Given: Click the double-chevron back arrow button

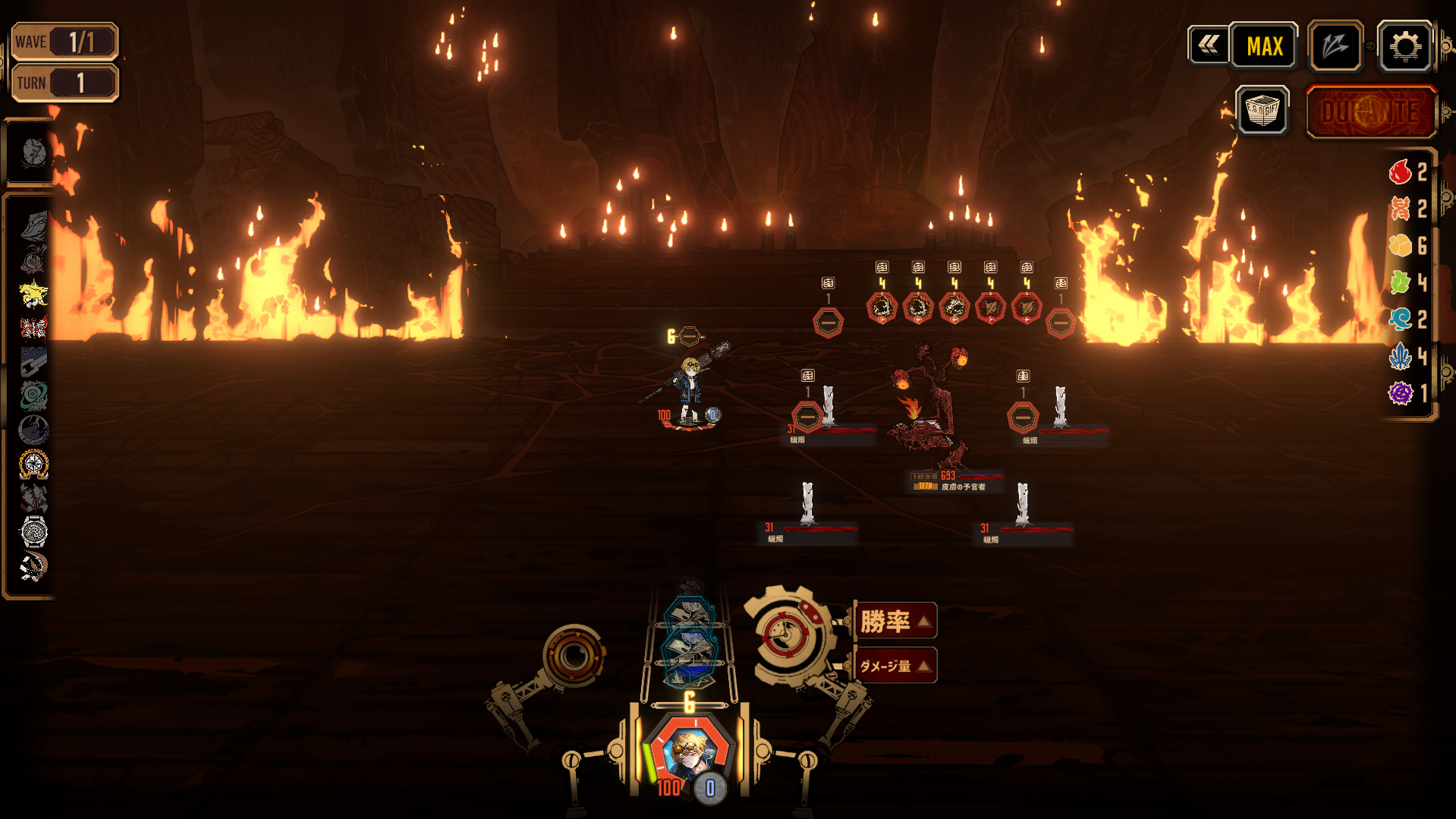Looking at the screenshot, I should click(x=1208, y=46).
